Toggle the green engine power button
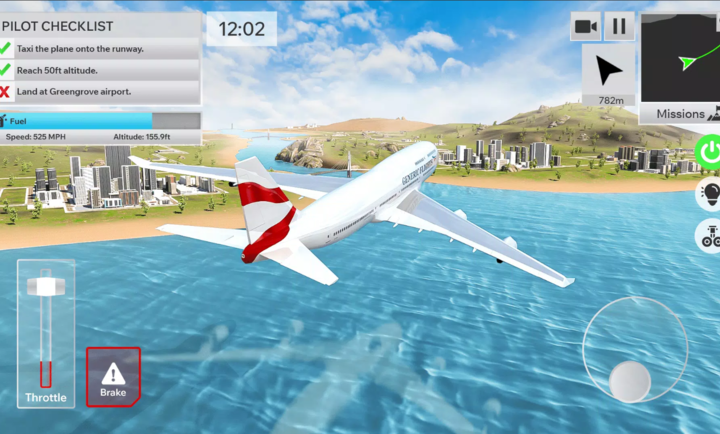This screenshot has height=434, width=720. tap(709, 152)
